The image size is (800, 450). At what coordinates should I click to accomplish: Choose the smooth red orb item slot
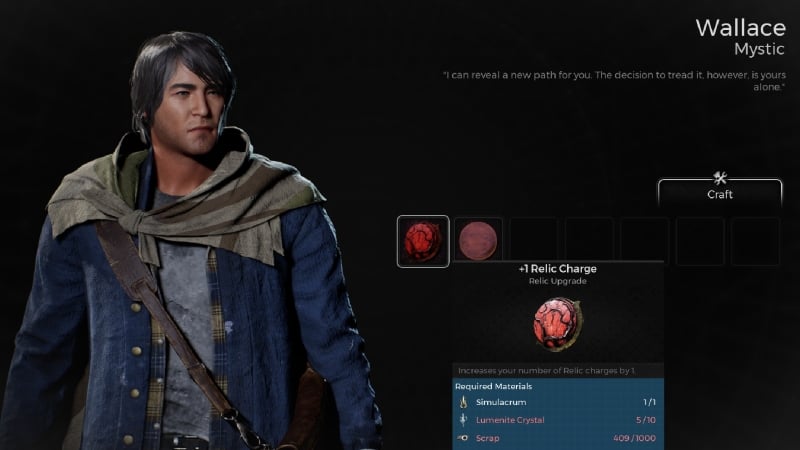point(478,241)
